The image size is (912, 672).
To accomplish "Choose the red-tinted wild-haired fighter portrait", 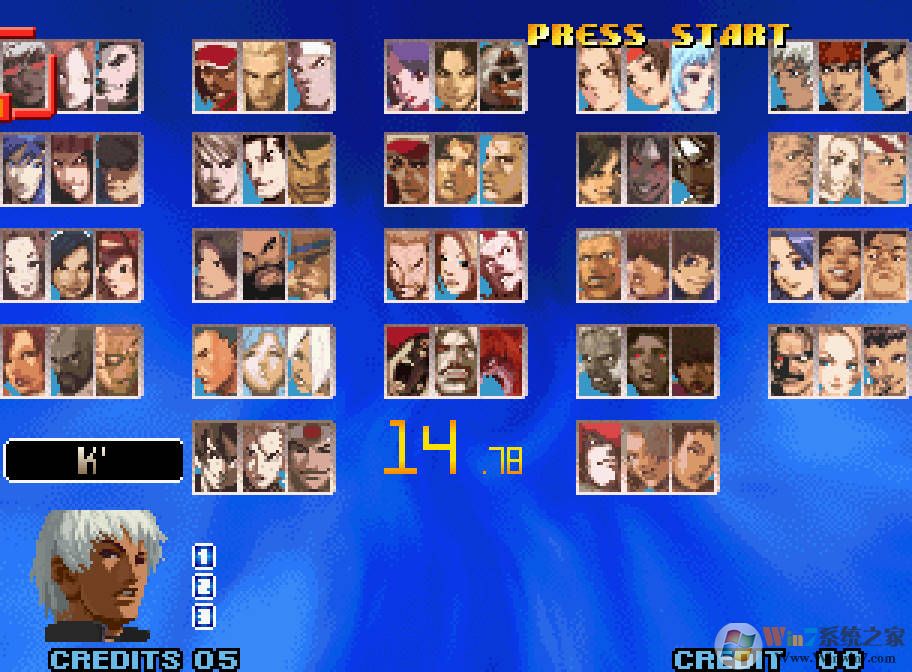I will coord(501,360).
